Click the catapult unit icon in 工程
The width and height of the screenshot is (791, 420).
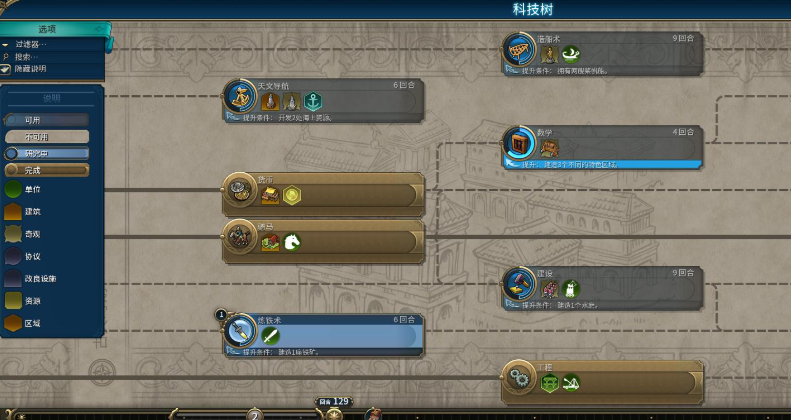(570, 382)
